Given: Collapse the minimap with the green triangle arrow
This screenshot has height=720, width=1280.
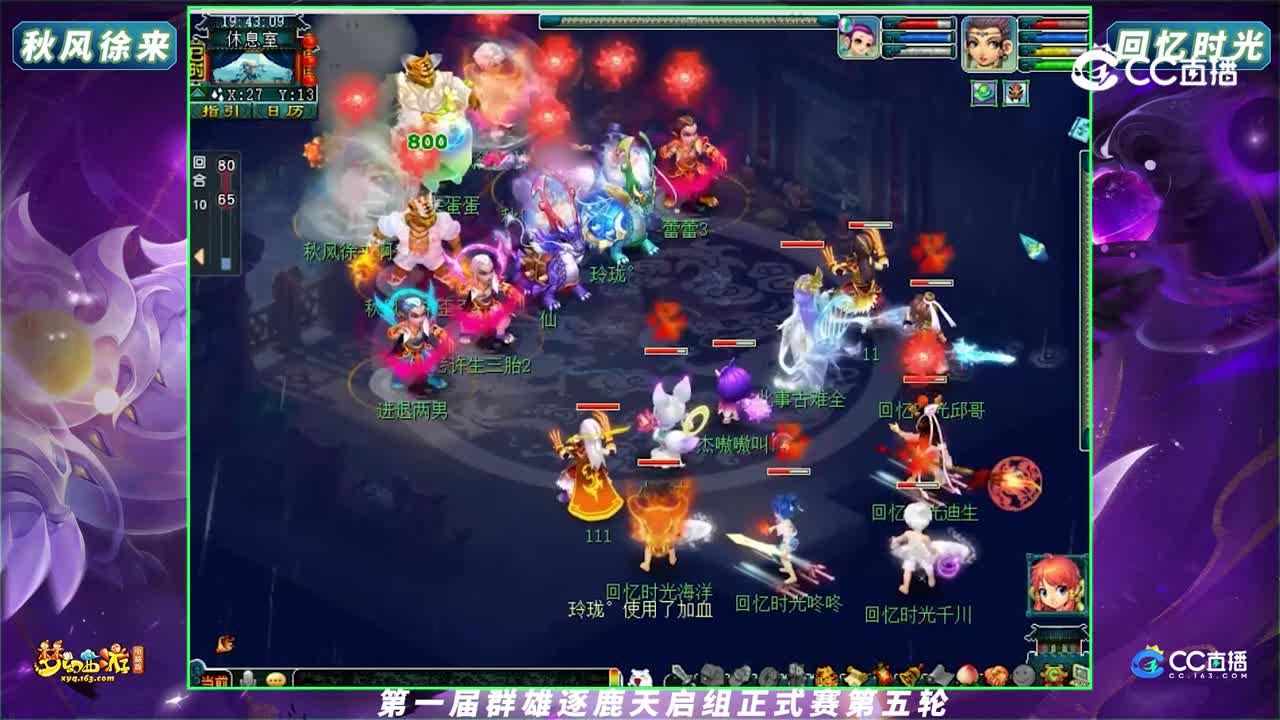Looking at the screenshot, I should tap(198, 92).
